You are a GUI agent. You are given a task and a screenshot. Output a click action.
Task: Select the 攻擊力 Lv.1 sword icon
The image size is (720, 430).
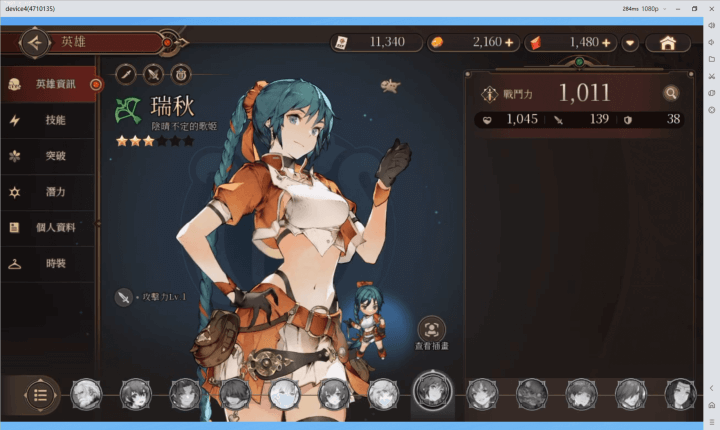click(x=125, y=297)
